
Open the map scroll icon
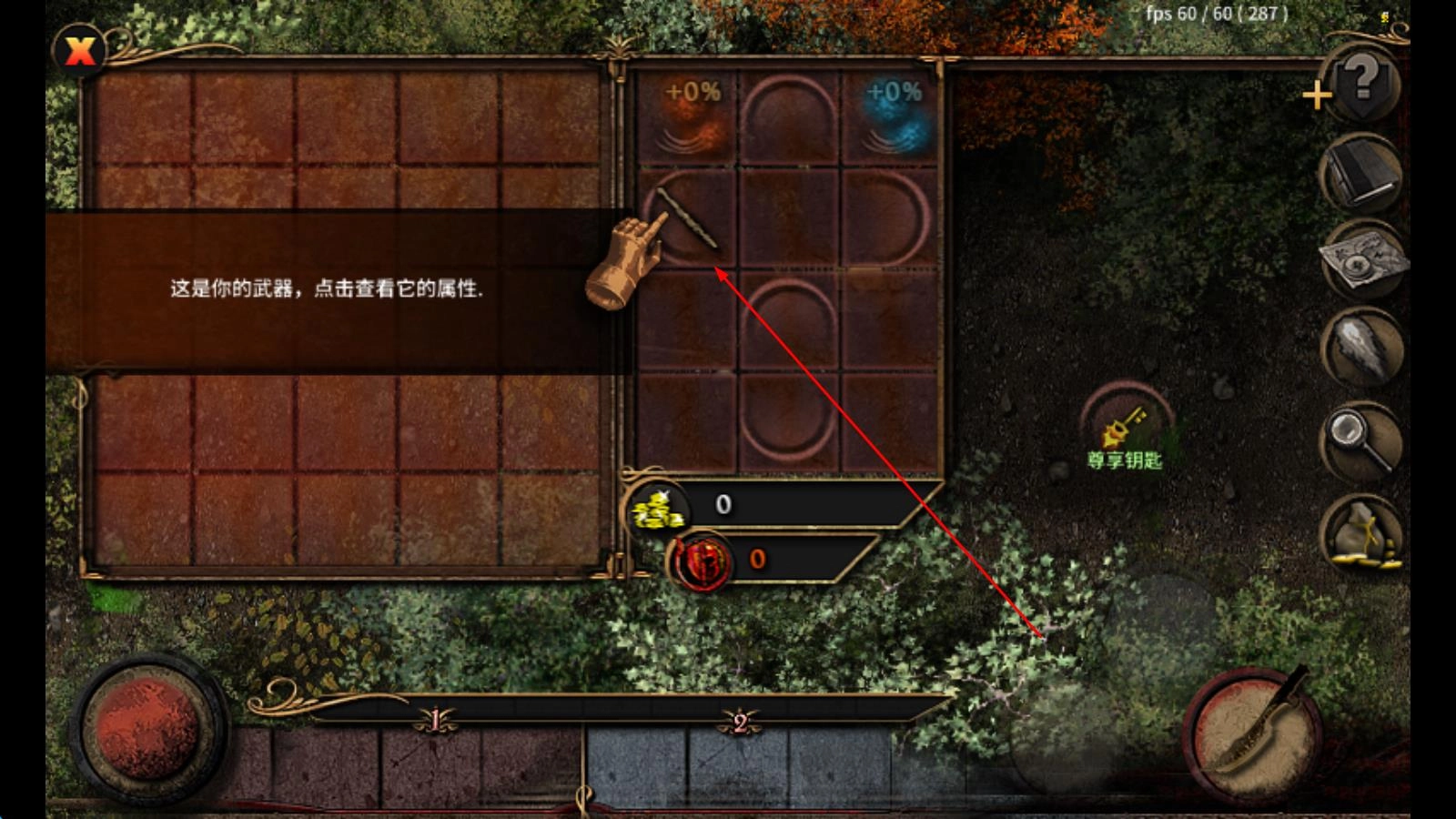(1362, 261)
